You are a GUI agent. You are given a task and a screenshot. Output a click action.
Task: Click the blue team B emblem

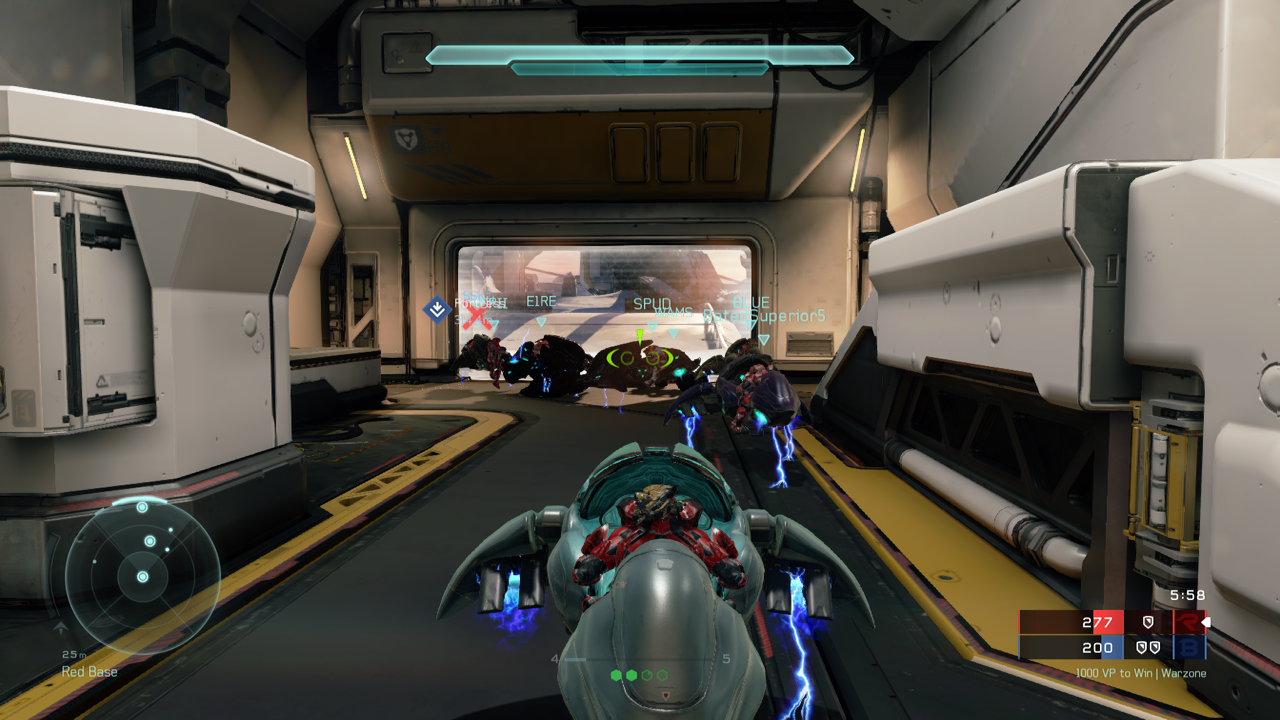coord(1189,647)
